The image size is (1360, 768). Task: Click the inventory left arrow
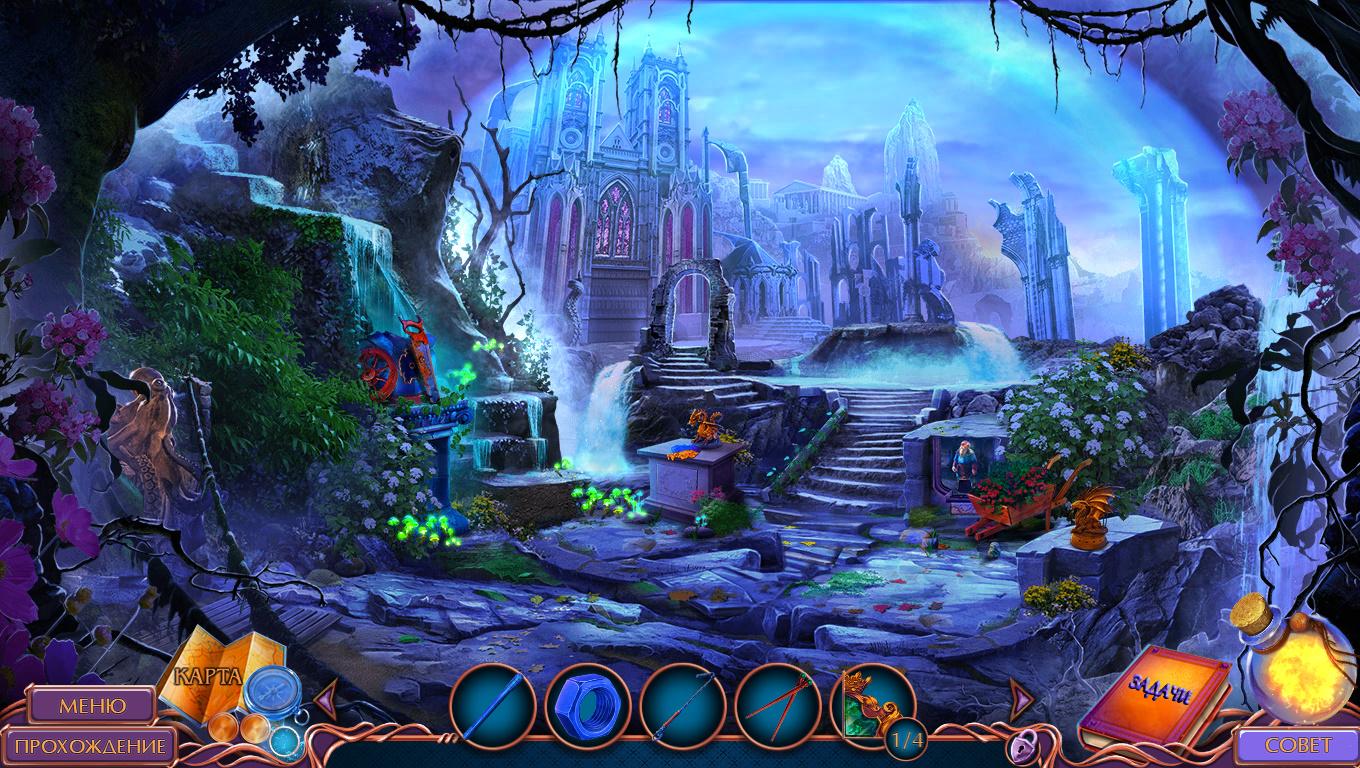(x=326, y=694)
